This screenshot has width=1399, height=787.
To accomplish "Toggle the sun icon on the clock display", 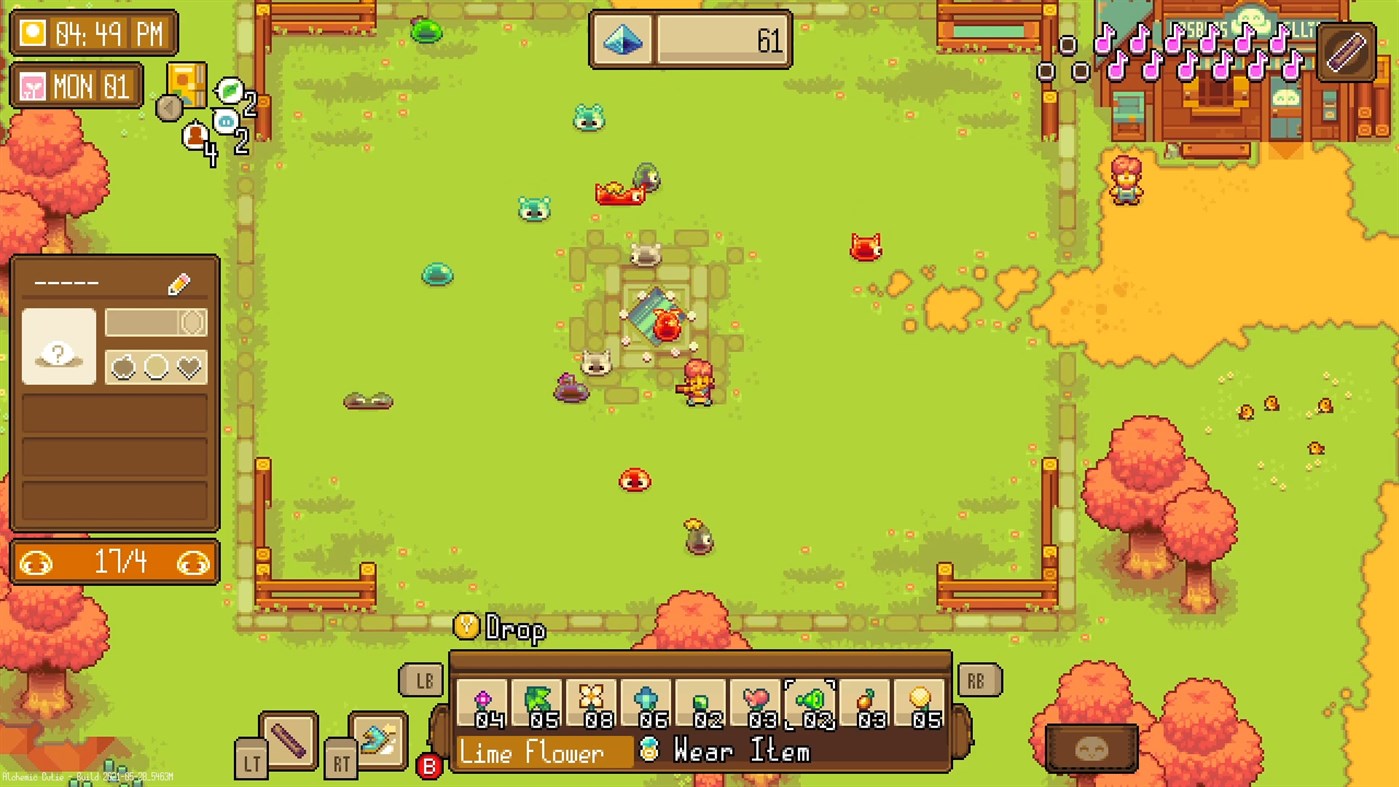I will click(32, 33).
